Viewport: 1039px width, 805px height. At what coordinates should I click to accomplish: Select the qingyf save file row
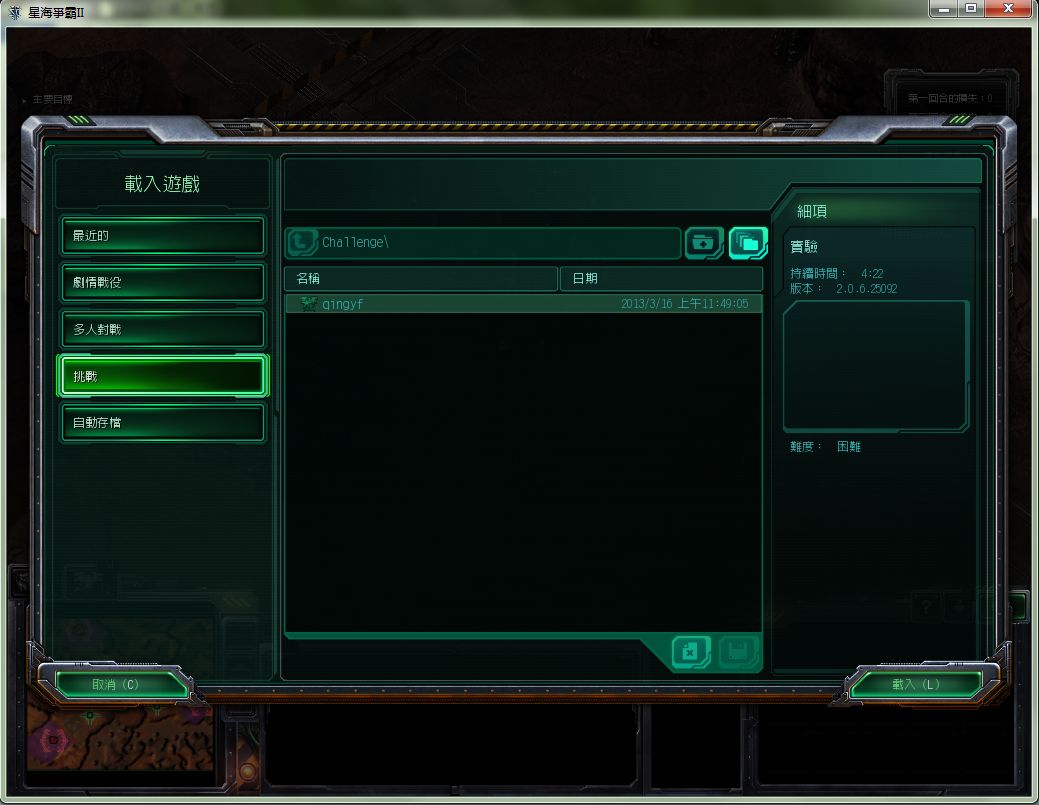click(x=523, y=304)
